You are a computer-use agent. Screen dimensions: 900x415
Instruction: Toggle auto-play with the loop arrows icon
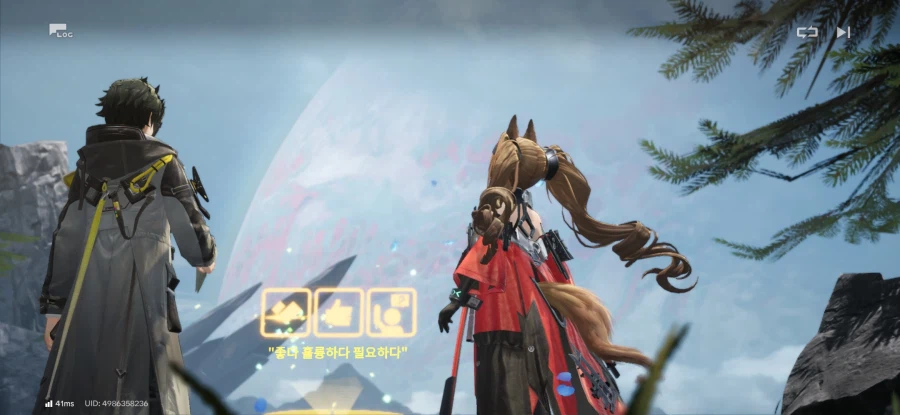(806, 32)
